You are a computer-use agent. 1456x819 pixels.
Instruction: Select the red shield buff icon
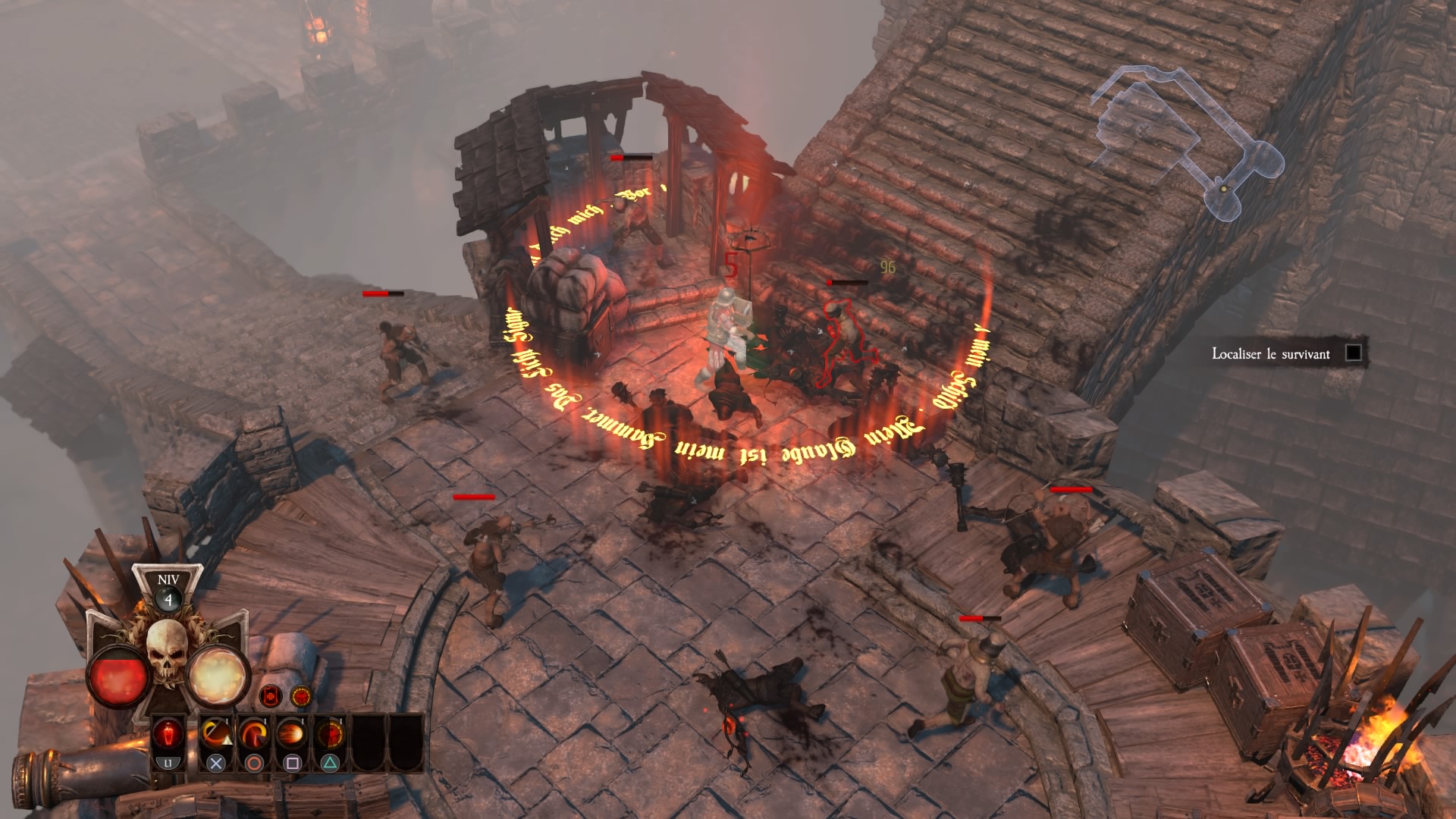[270, 695]
